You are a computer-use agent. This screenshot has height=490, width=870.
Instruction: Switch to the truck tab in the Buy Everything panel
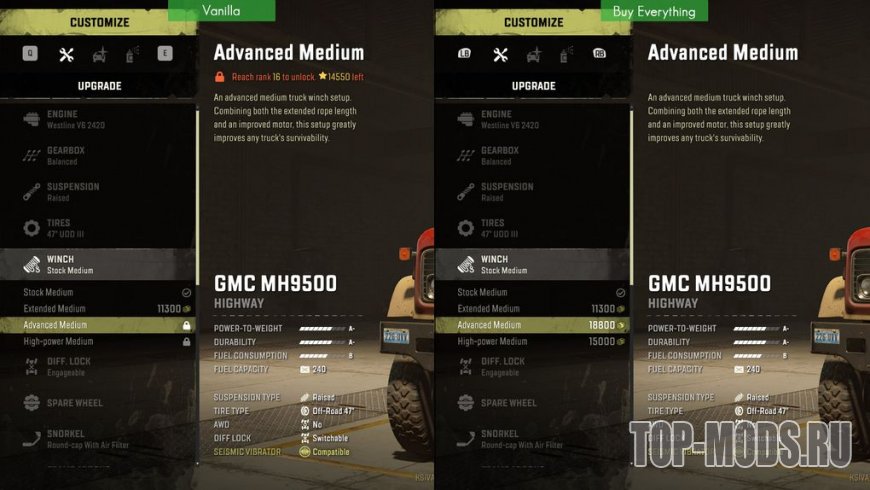(x=533, y=54)
